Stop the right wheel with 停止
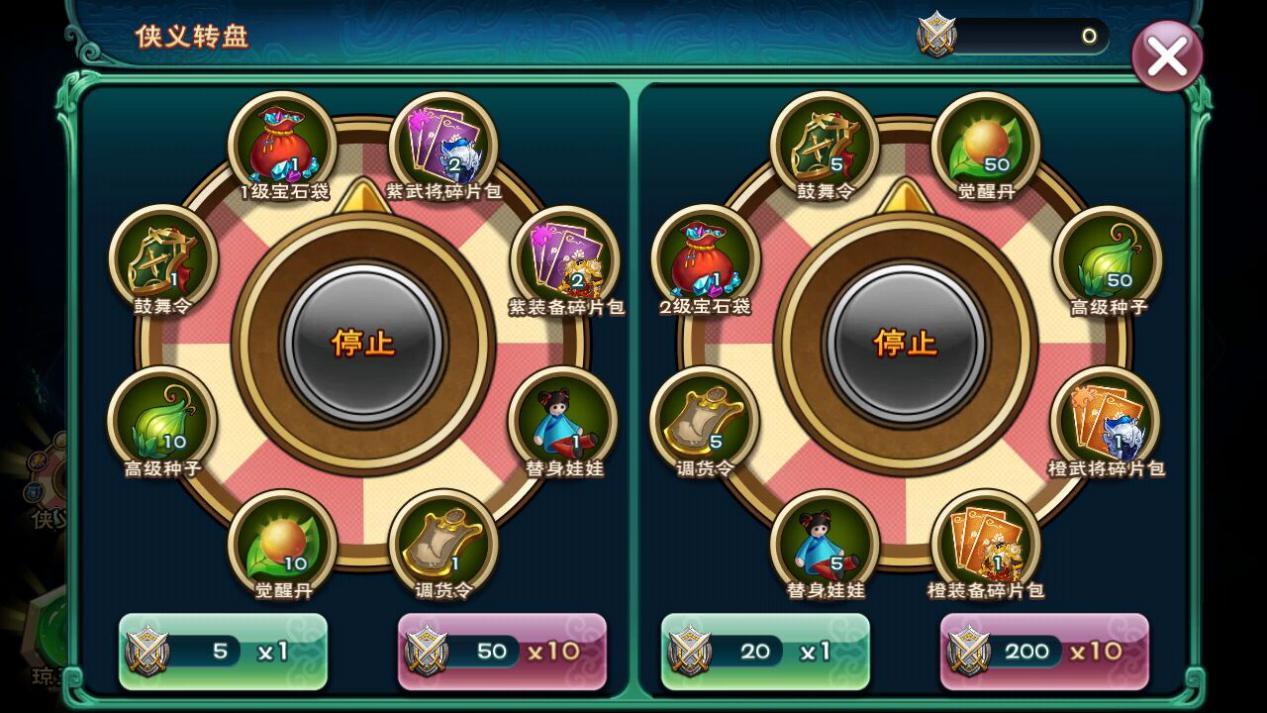 click(x=905, y=343)
